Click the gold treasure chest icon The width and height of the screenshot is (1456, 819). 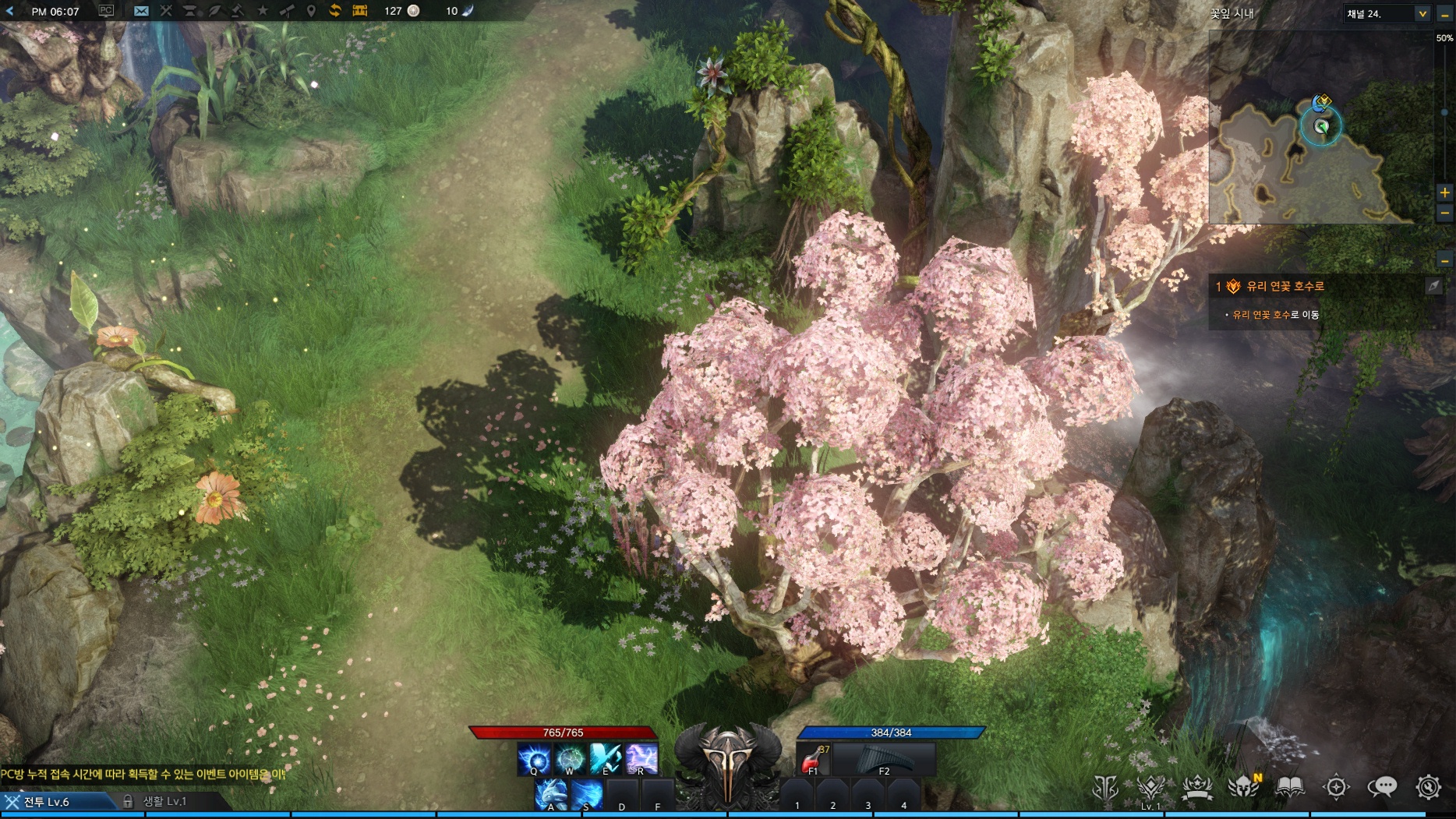[x=360, y=11]
